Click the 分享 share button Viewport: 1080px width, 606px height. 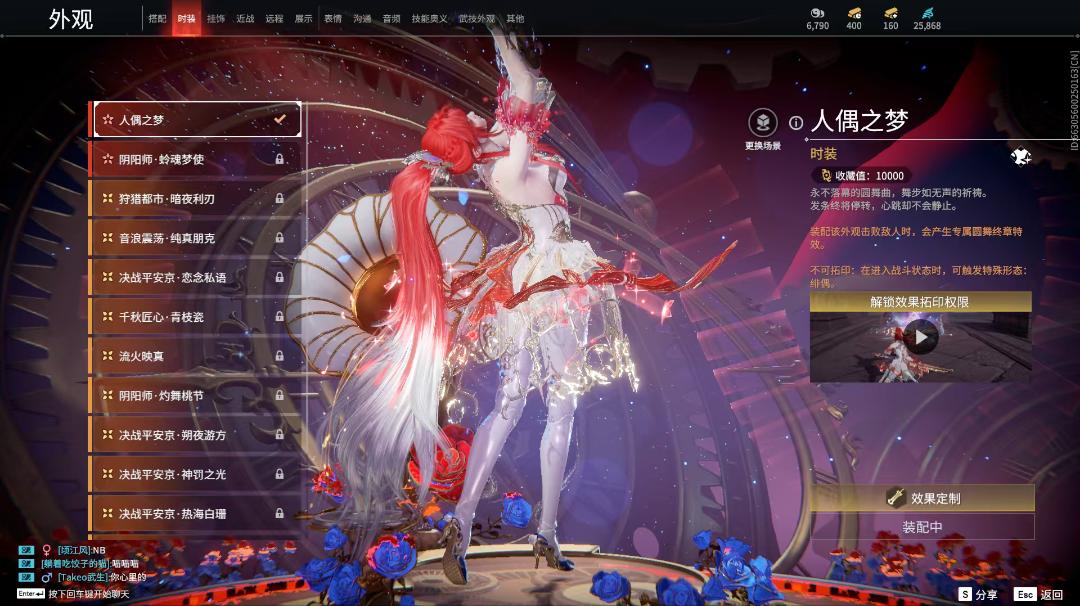point(978,594)
